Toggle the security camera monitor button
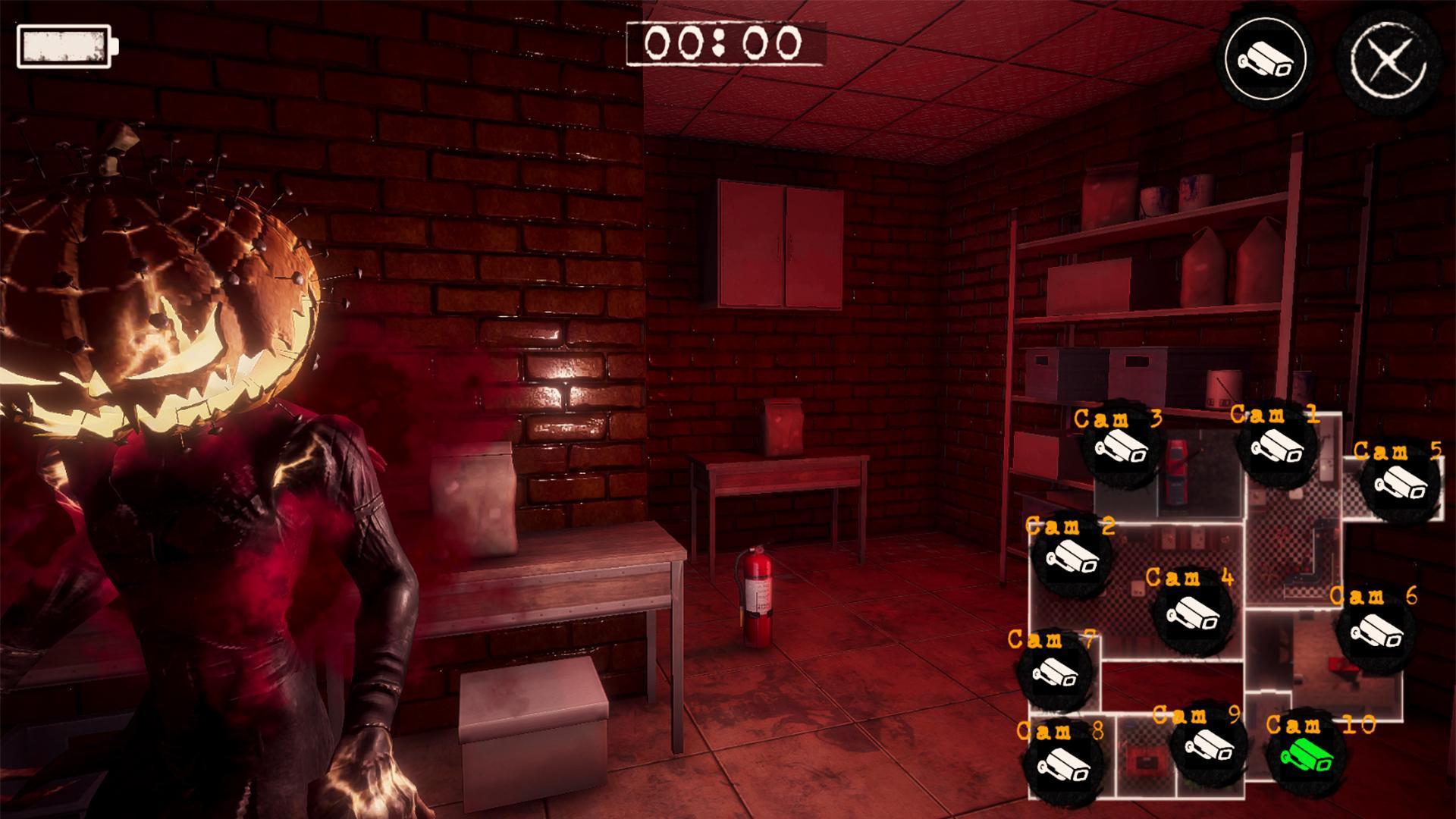This screenshot has width=1456, height=819. pos(1266,60)
